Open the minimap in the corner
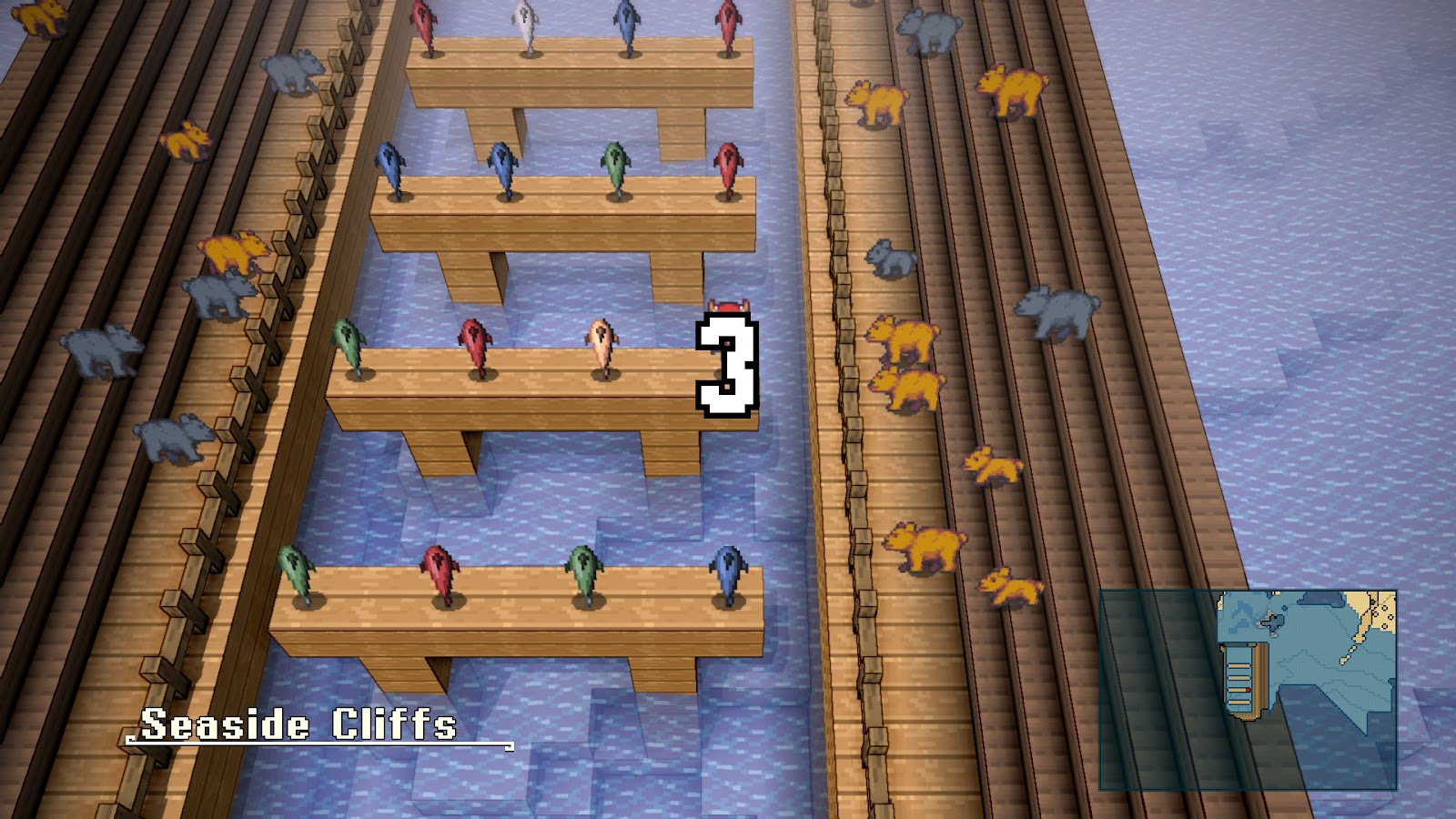The width and height of the screenshot is (1456, 819). pos(1248,689)
